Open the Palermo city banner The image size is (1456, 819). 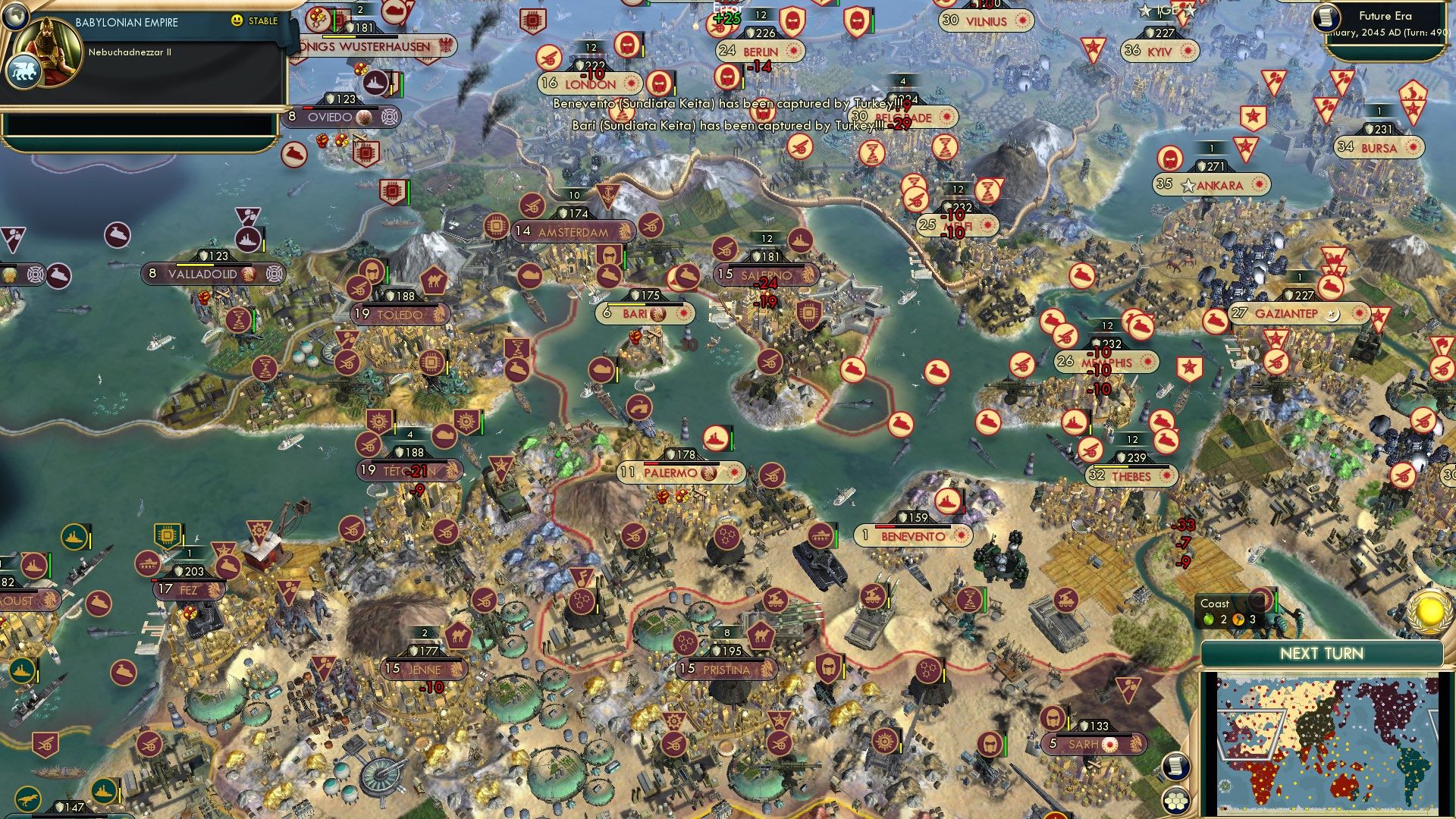pos(681,473)
